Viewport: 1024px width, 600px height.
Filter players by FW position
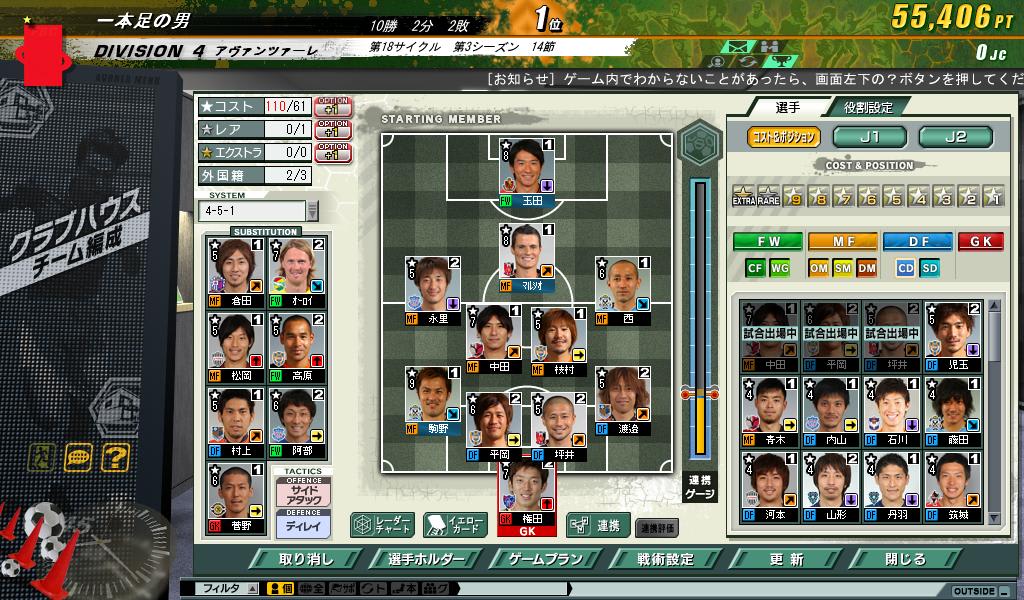click(x=768, y=241)
